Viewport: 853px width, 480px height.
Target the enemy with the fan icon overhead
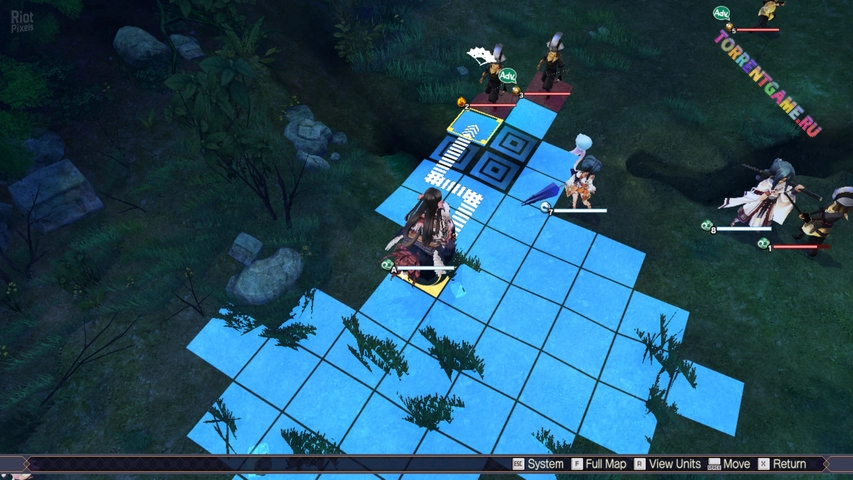[492, 75]
